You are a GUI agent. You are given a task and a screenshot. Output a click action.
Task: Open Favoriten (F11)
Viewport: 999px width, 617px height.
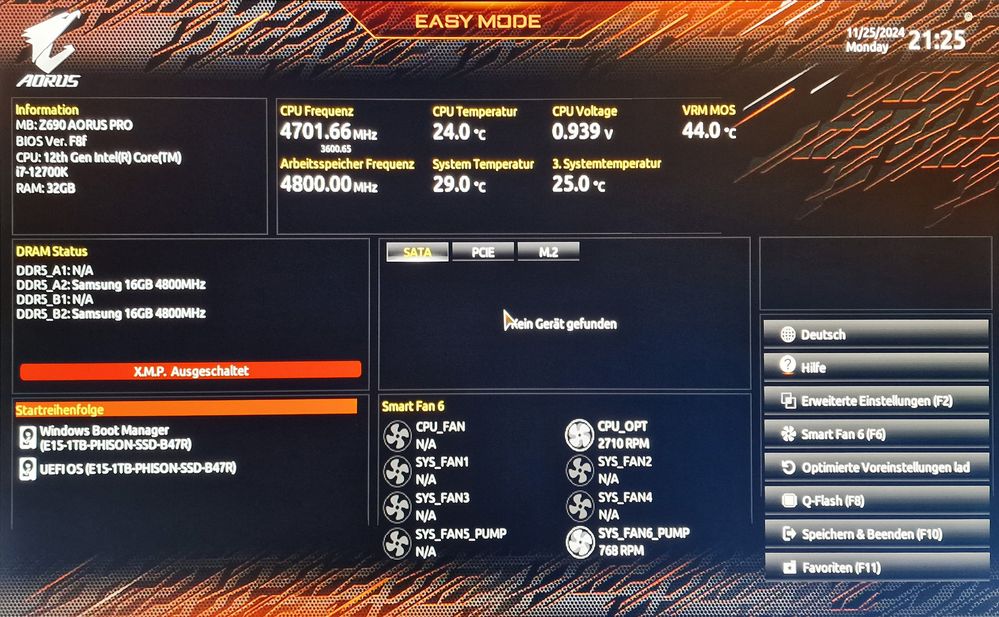pos(875,567)
